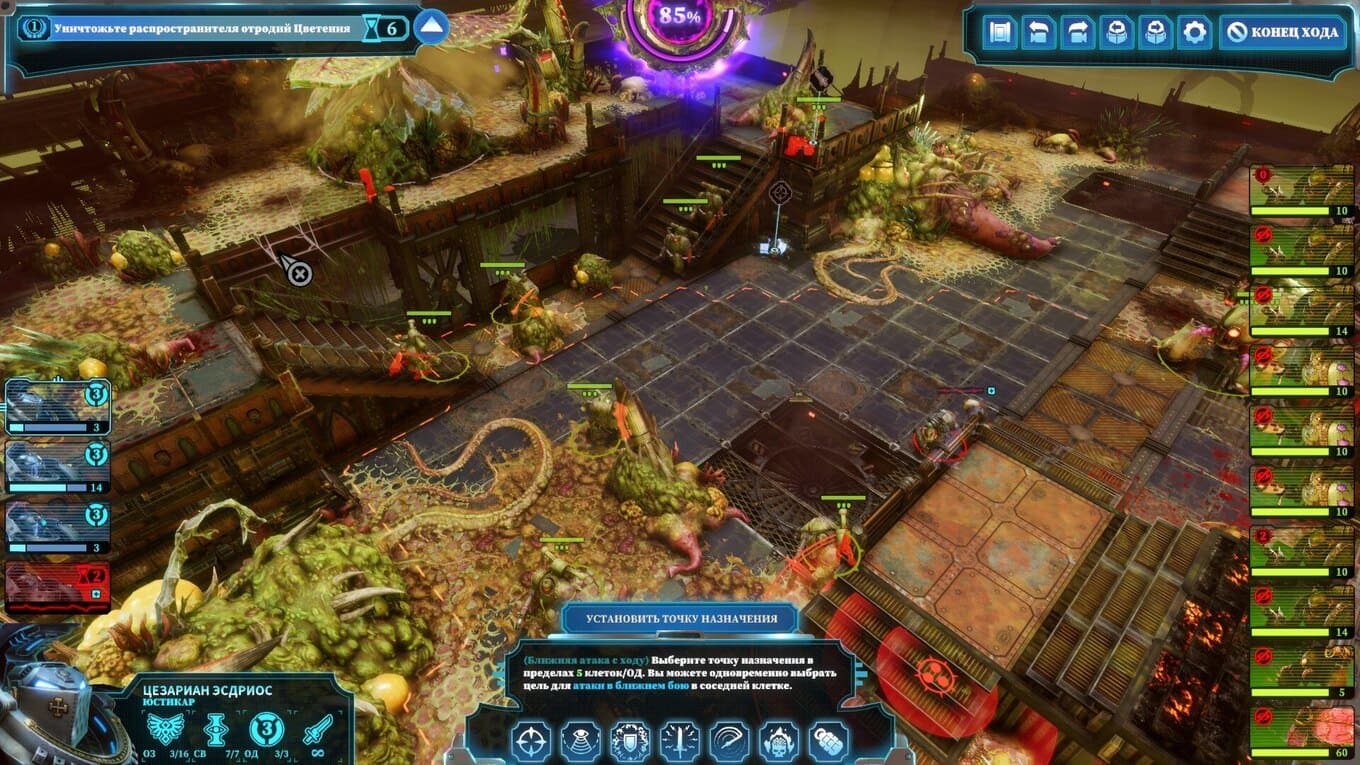
Task: Open the scroll log button
Action: [x=999, y=33]
